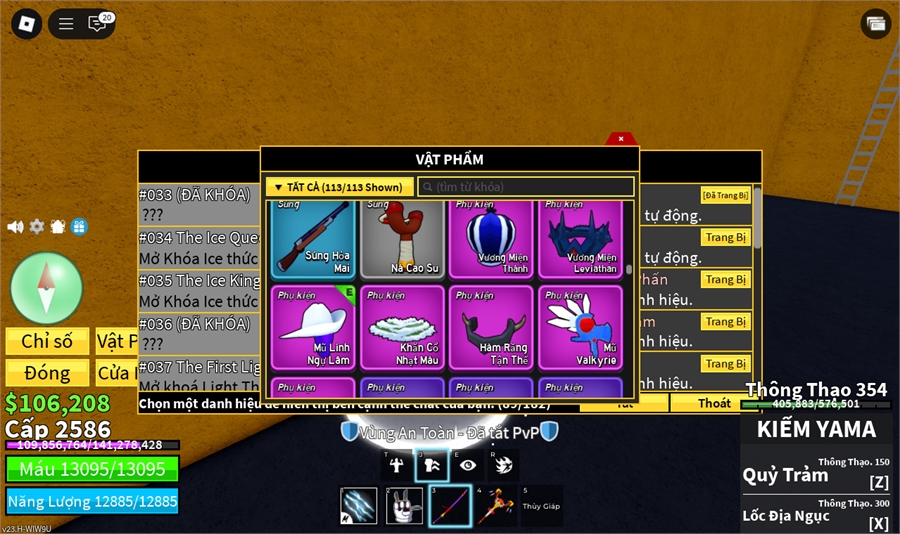Pick the Mũ Valkyrie helmet item
This screenshot has height=534, width=900.
tap(580, 328)
